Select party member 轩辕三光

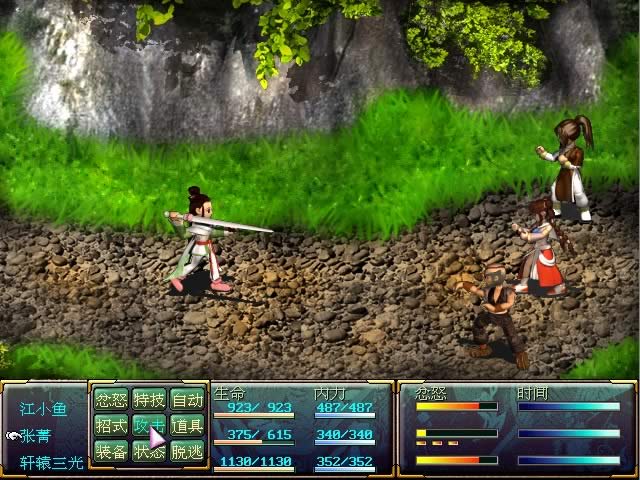pos(50,463)
